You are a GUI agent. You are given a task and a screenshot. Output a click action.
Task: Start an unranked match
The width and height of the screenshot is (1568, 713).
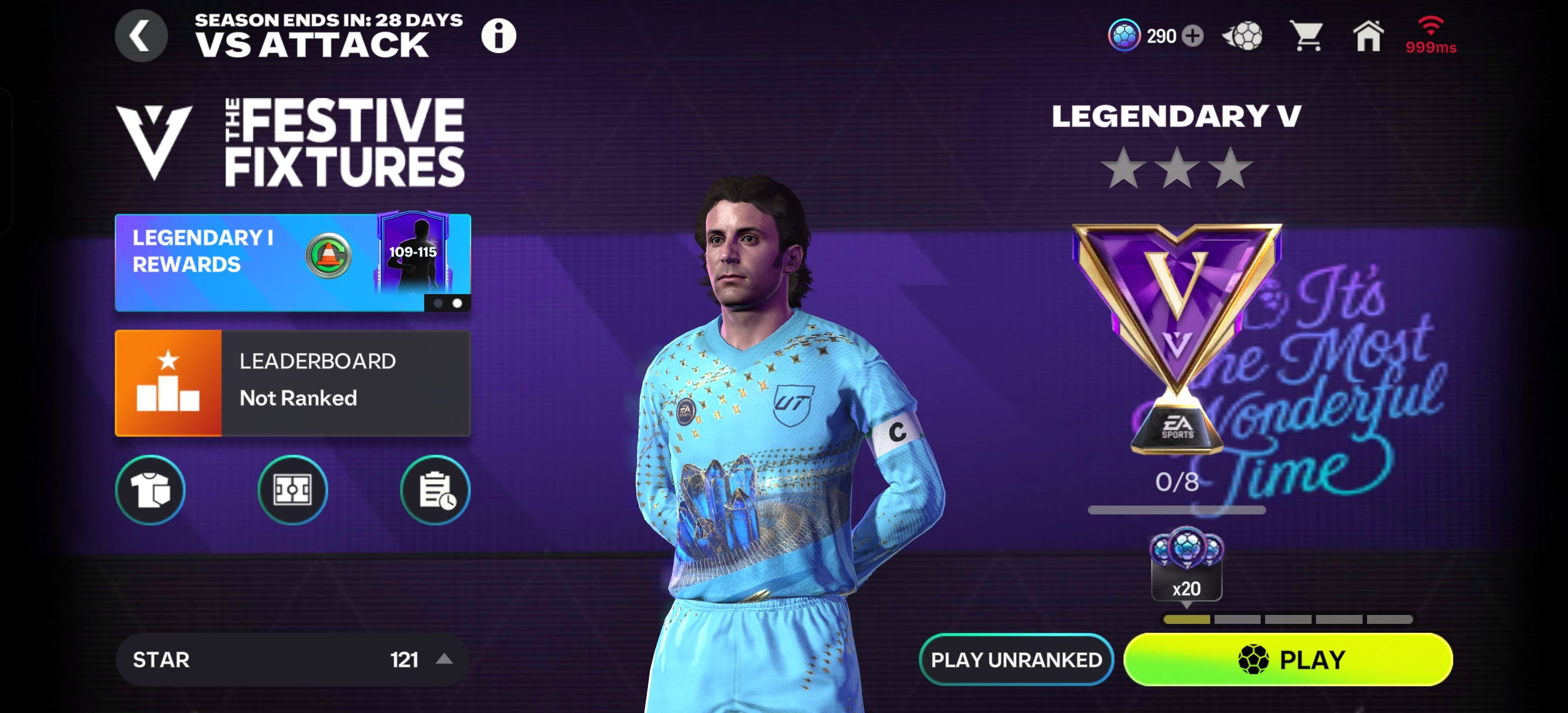pos(1016,660)
